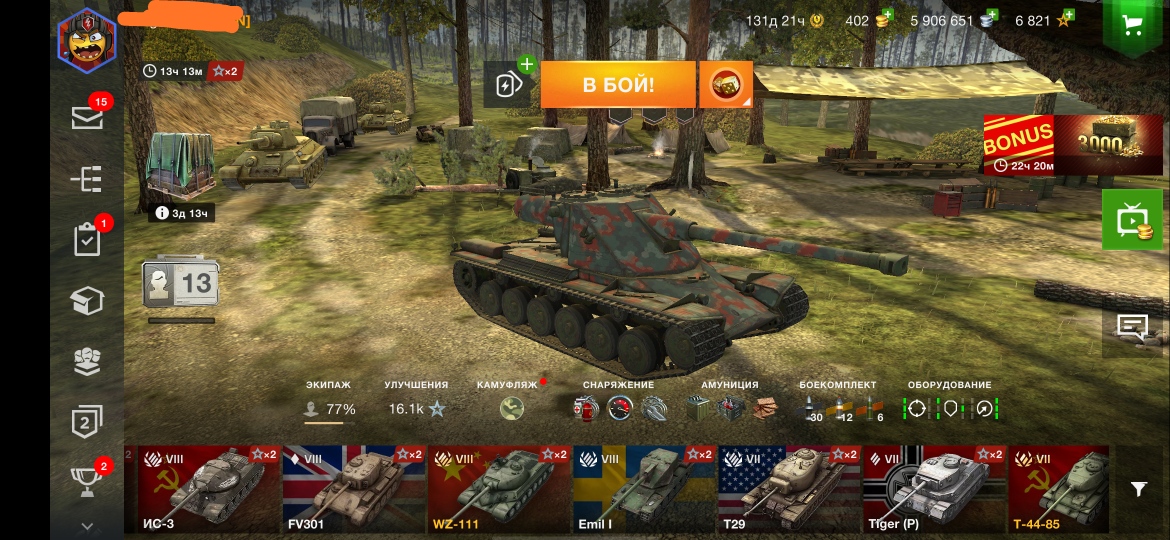The width and height of the screenshot is (1170, 540).
Task: Choose the FV301 tank card
Action: tap(354, 489)
